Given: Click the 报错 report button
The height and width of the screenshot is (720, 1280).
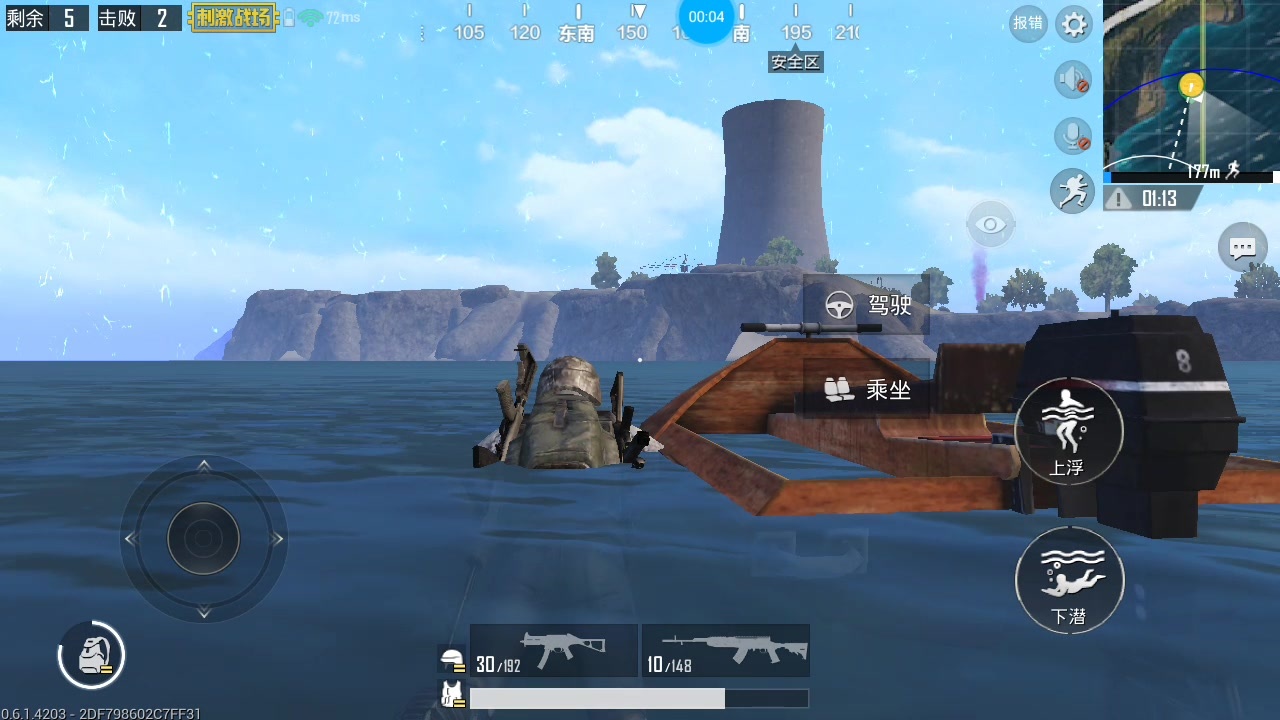Looking at the screenshot, I should pyautogui.click(x=1028, y=24).
